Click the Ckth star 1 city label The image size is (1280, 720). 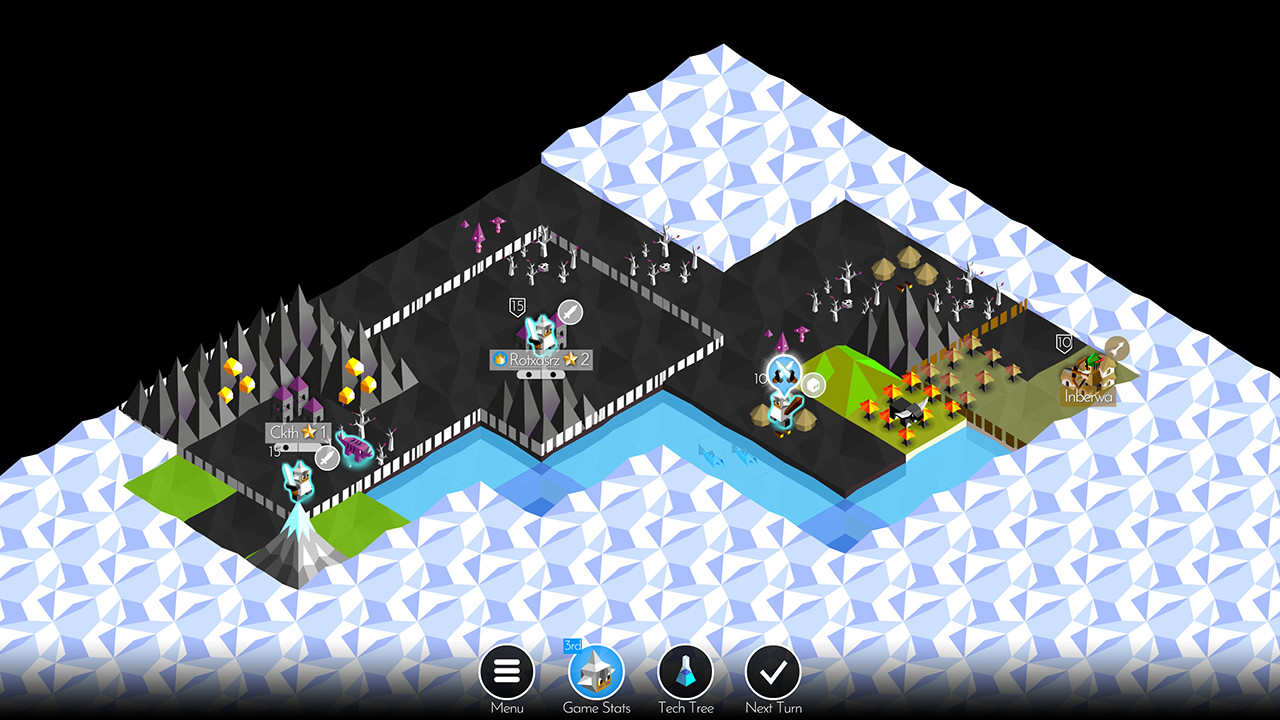tap(296, 431)
